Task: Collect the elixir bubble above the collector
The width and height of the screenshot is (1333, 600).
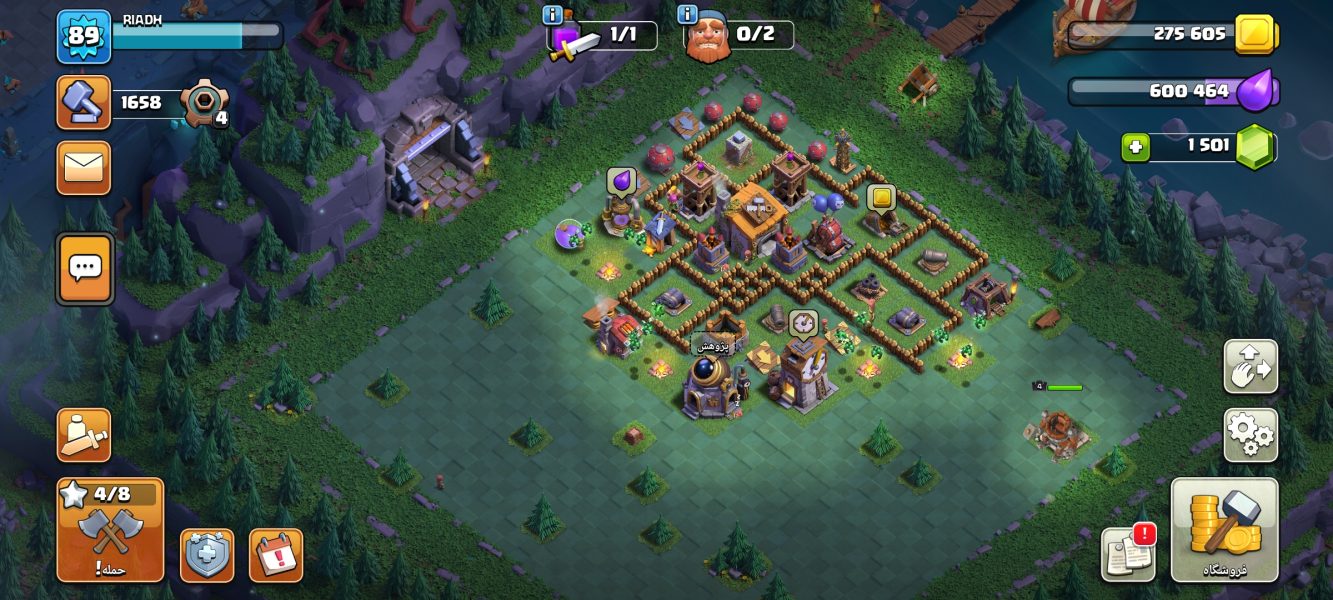Action: (x=621, y=181)
